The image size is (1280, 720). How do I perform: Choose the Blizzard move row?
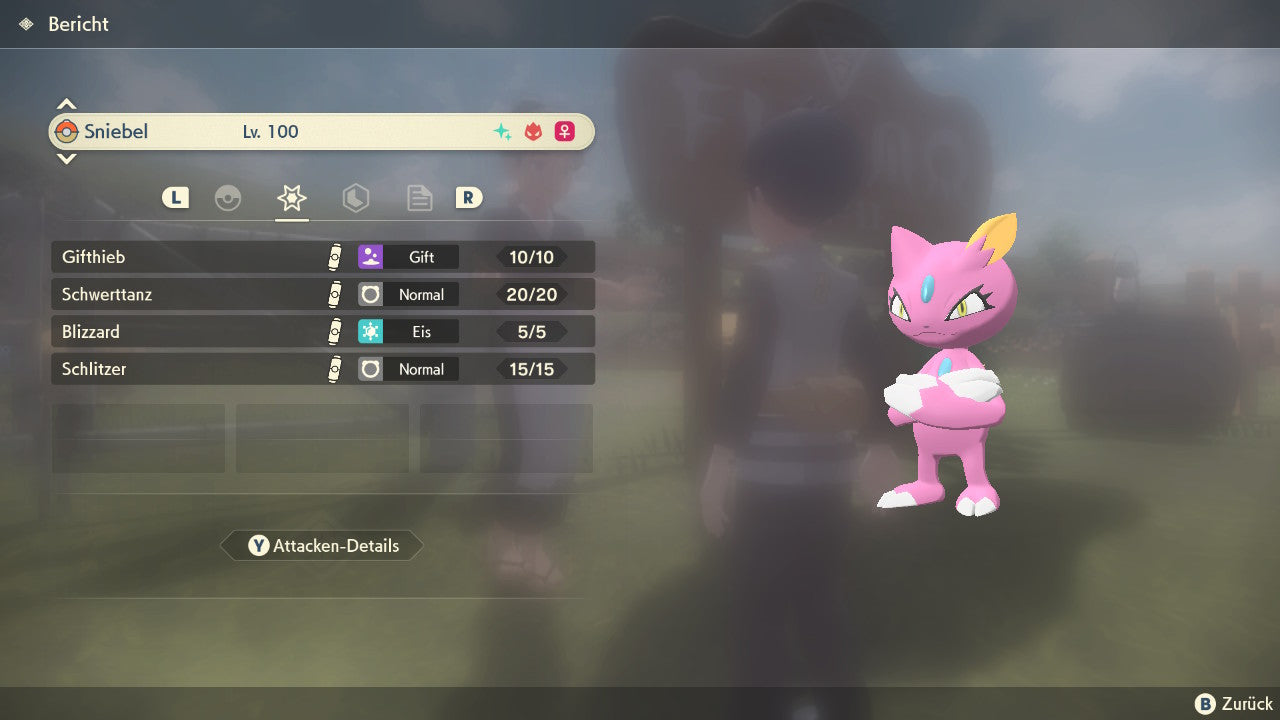point(322,331)
